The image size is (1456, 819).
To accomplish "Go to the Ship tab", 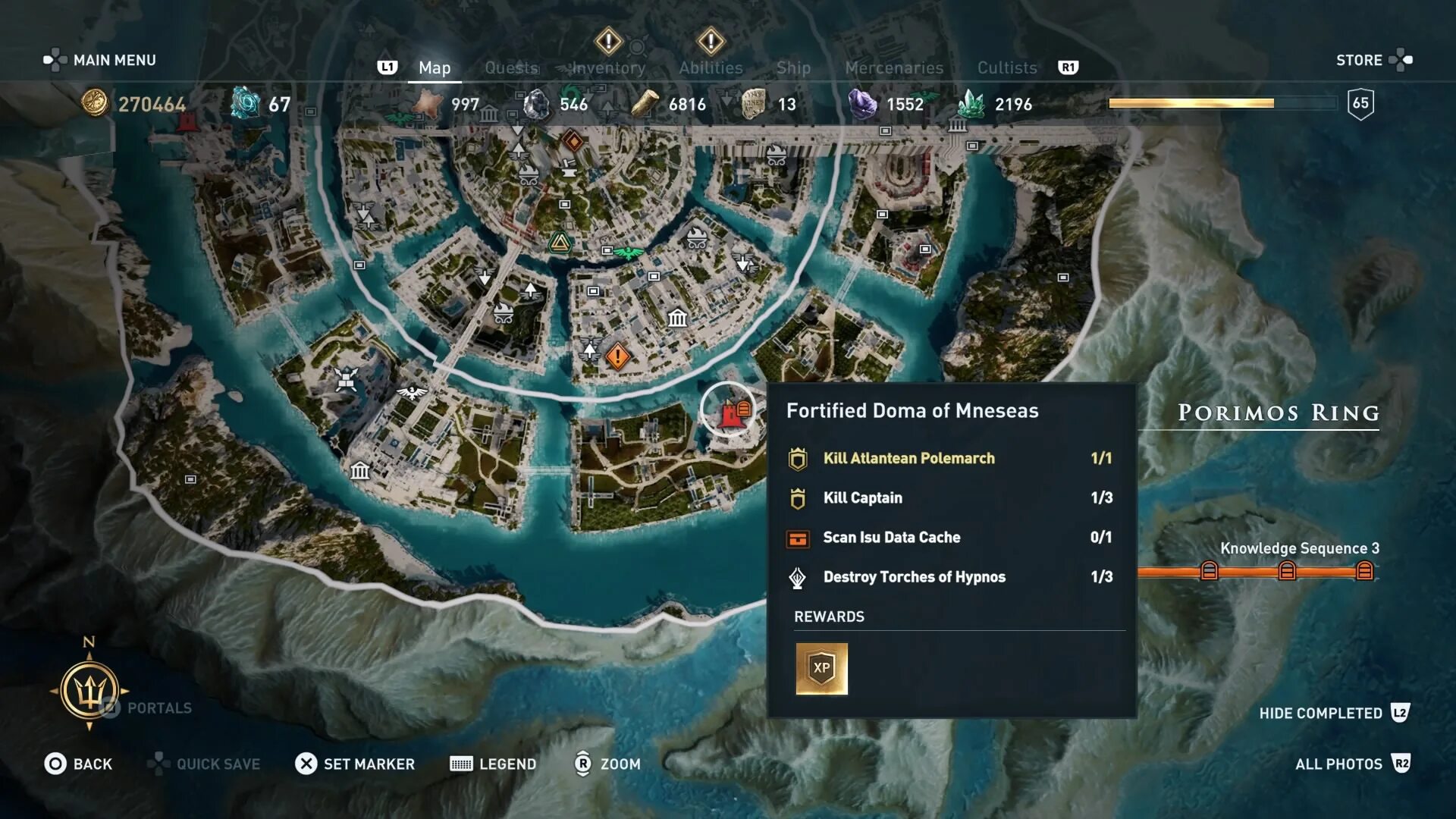I will 793,68.
